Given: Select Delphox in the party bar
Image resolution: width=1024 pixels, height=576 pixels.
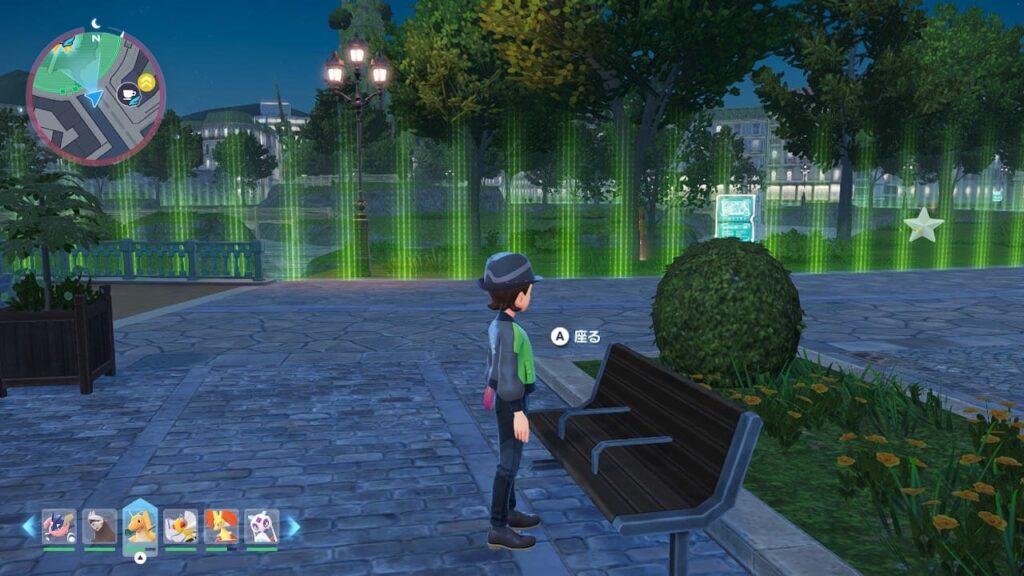Looking at the screenshot, I should pos(221,526).
